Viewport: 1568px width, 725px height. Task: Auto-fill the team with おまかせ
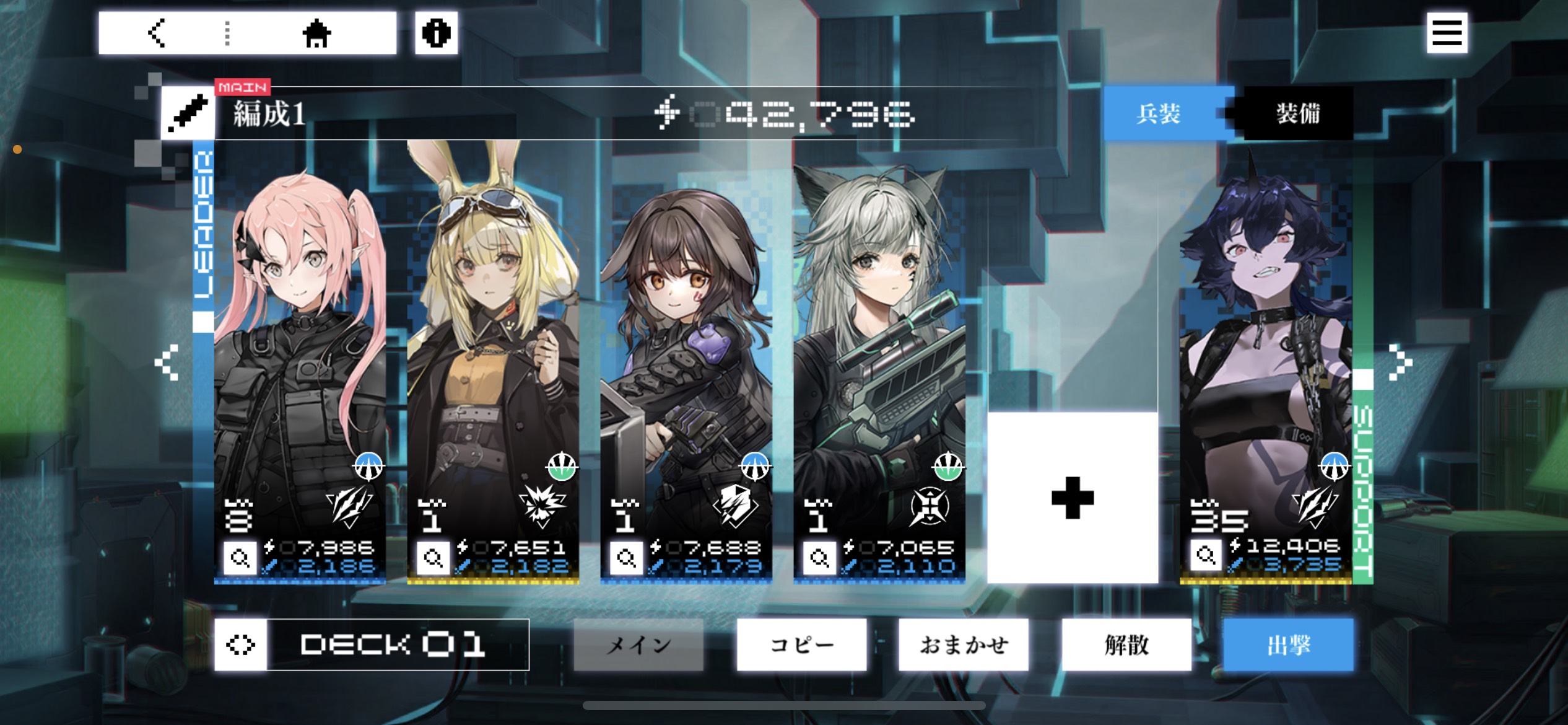click(964, 644)
